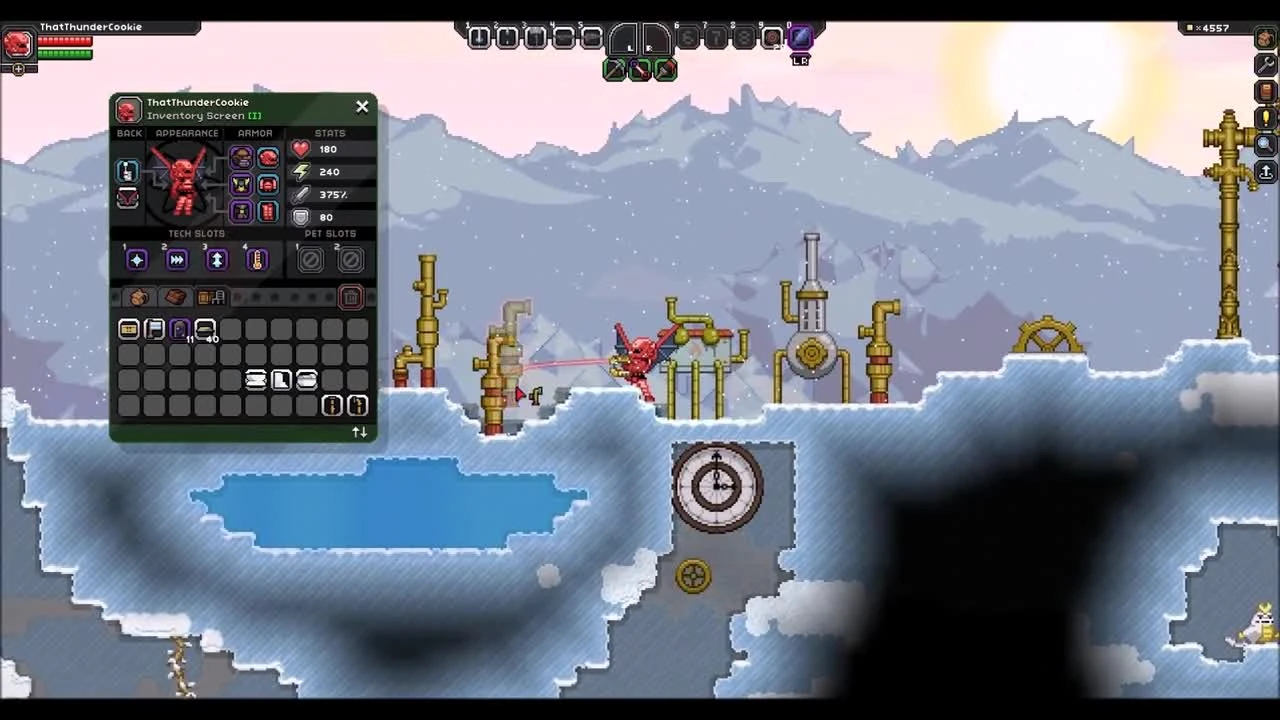Select the stacked item of 40 in inventory
1280x720 pixels.
[x=203, y=330]
